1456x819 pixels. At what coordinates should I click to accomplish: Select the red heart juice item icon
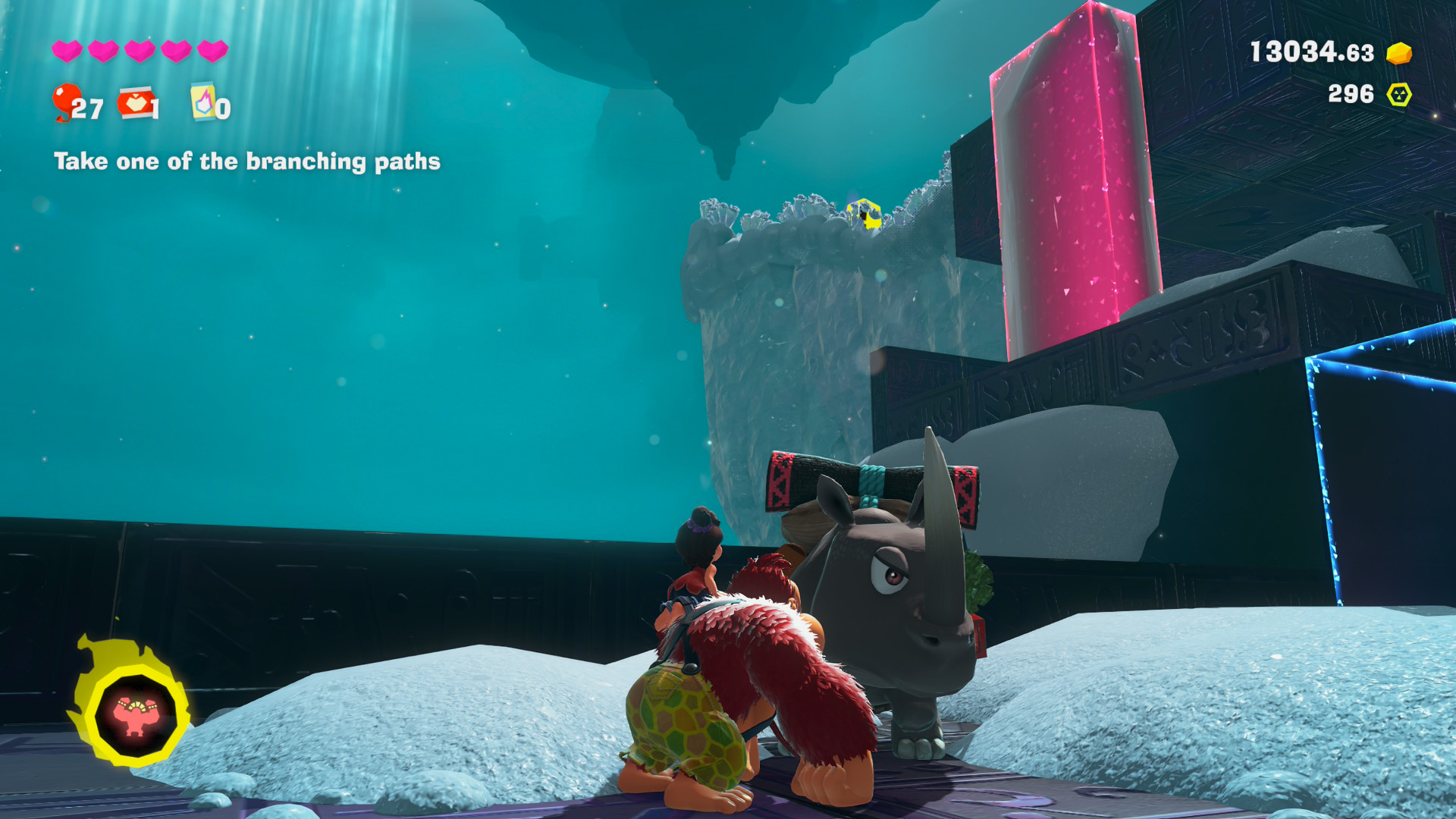[136, 102]
